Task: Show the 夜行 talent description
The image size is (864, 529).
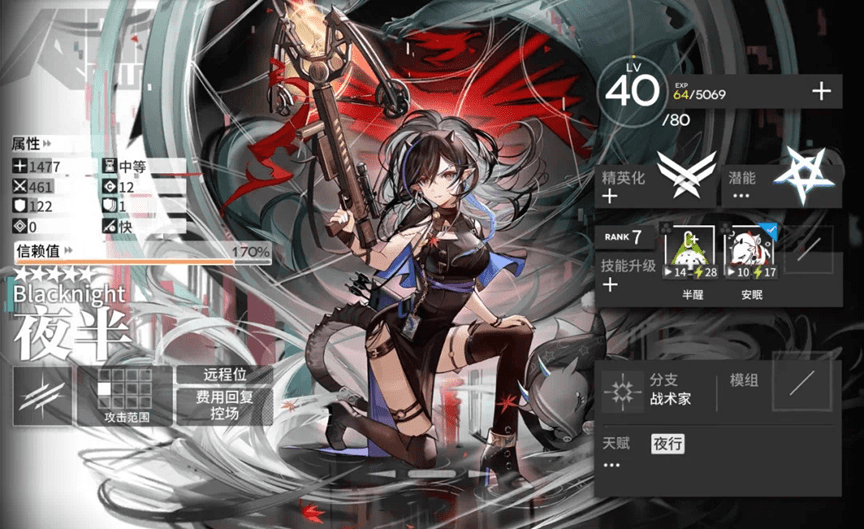Action: click(x=667, y=443)
